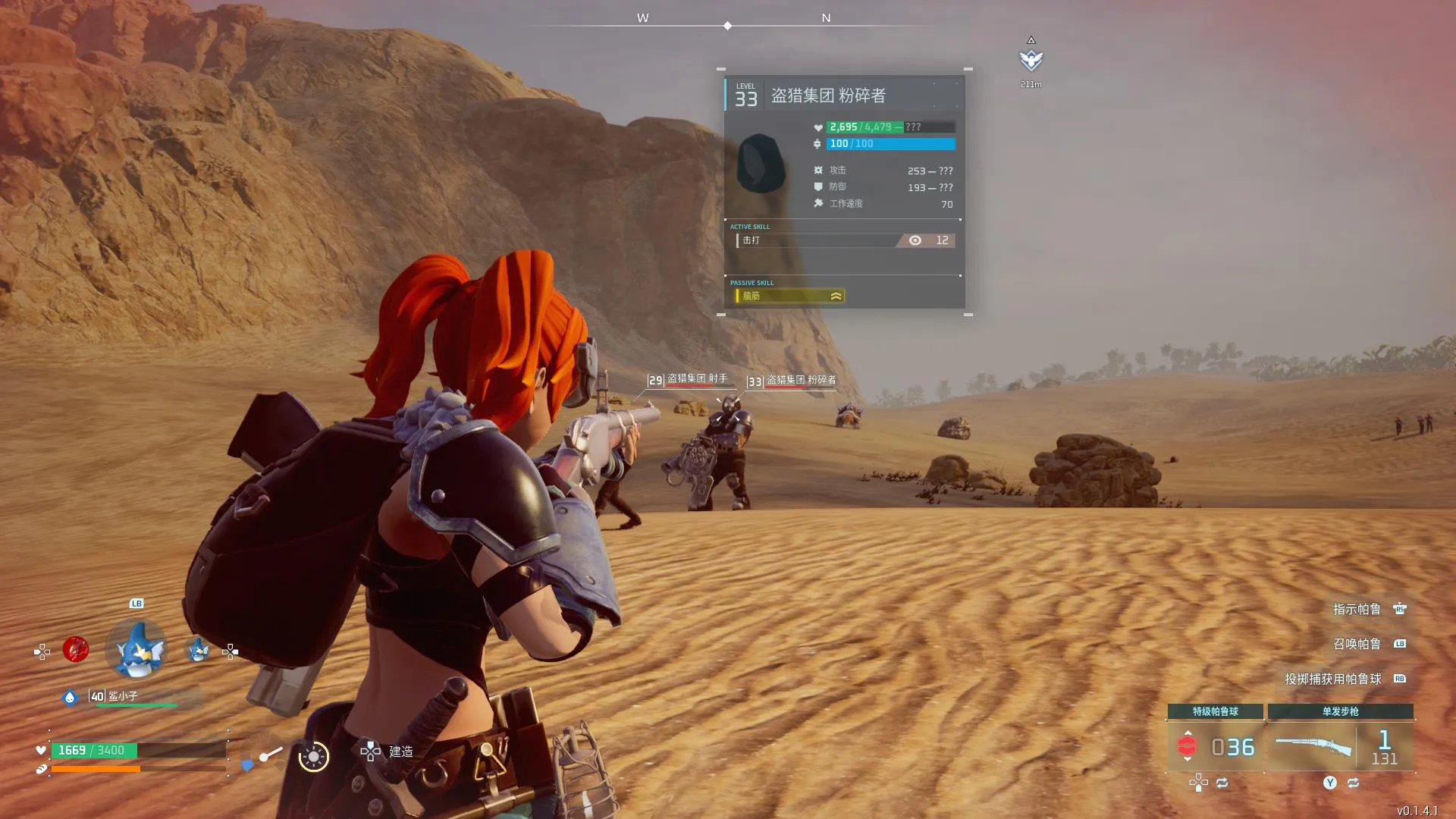Click the waypoint marker icon showing 211m

click(1031, 60)
